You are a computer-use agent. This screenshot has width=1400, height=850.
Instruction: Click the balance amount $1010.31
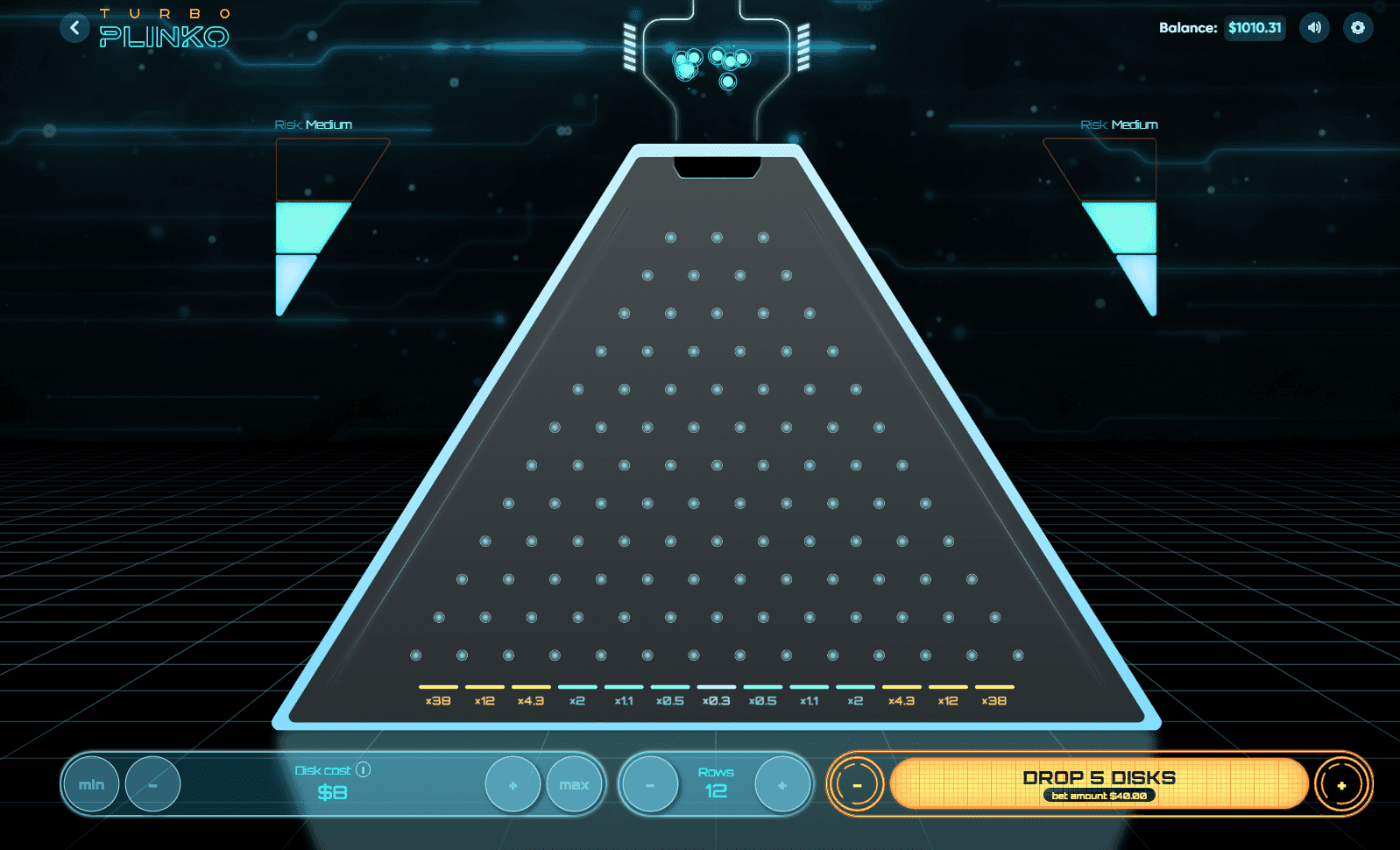(x=1254, y=27)
